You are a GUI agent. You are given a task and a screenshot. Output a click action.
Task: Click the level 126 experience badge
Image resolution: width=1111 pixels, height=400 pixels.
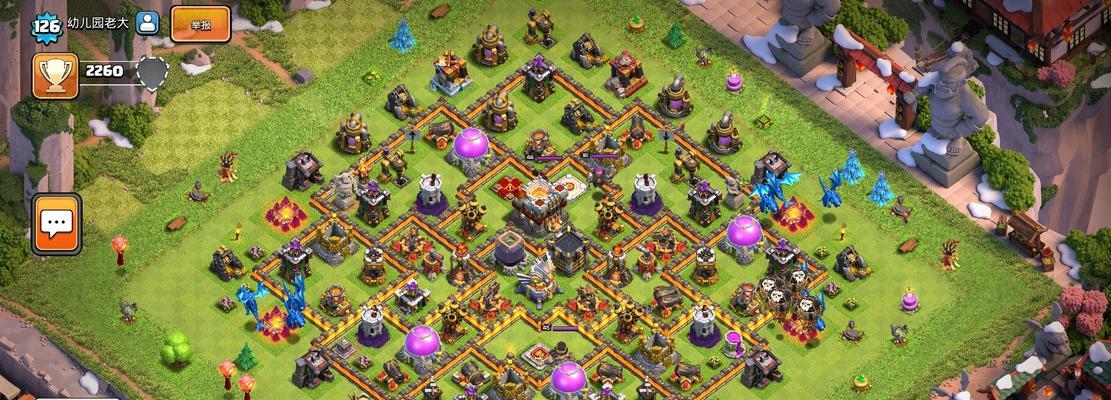pyautogui.click(x=46, y=25)
